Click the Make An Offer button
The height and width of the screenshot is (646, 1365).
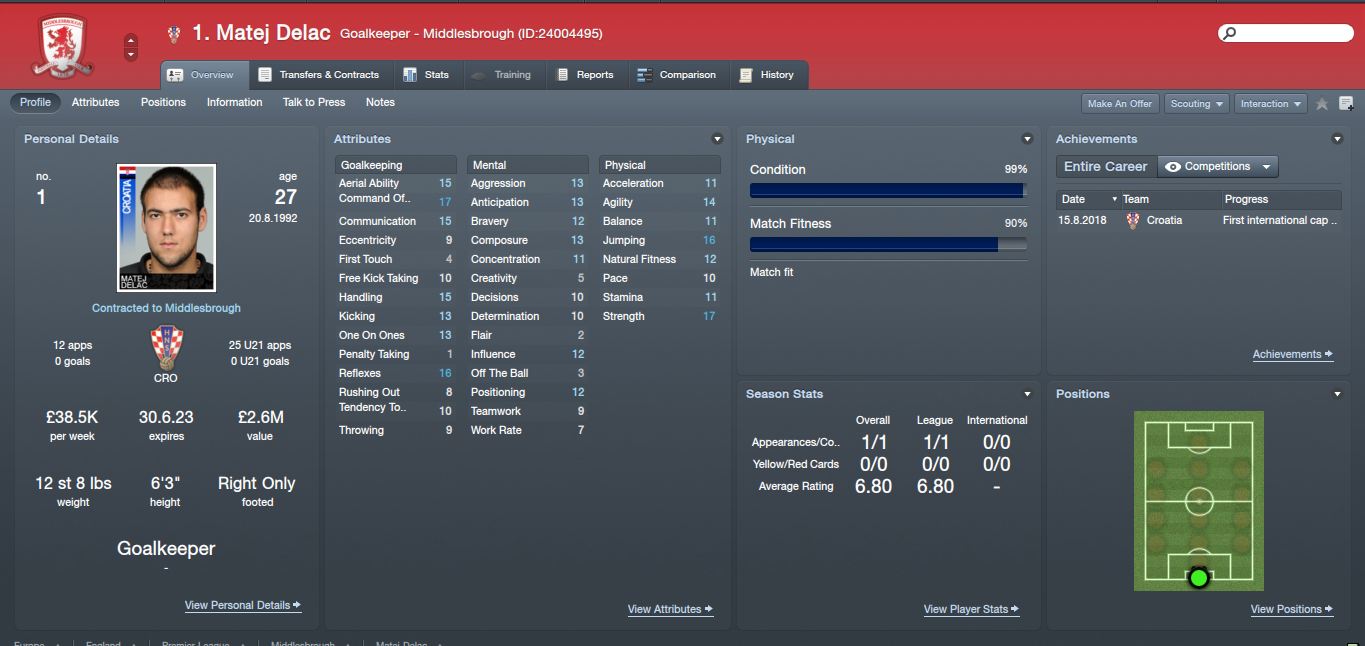pyautogui.click(x=1120, y=104)
